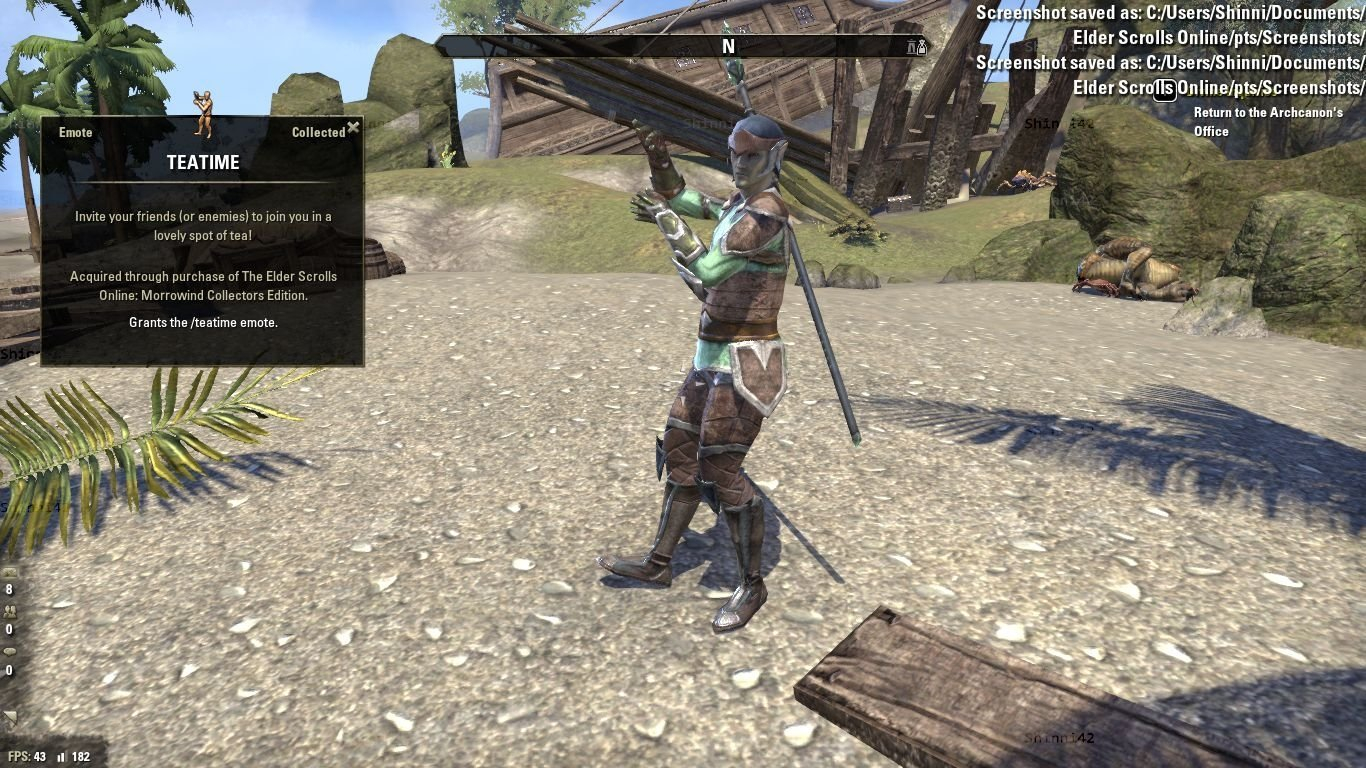Click the latency signal bars next to 182
This screenshot has width=1366, height=768.
click(x=62, y=757)
